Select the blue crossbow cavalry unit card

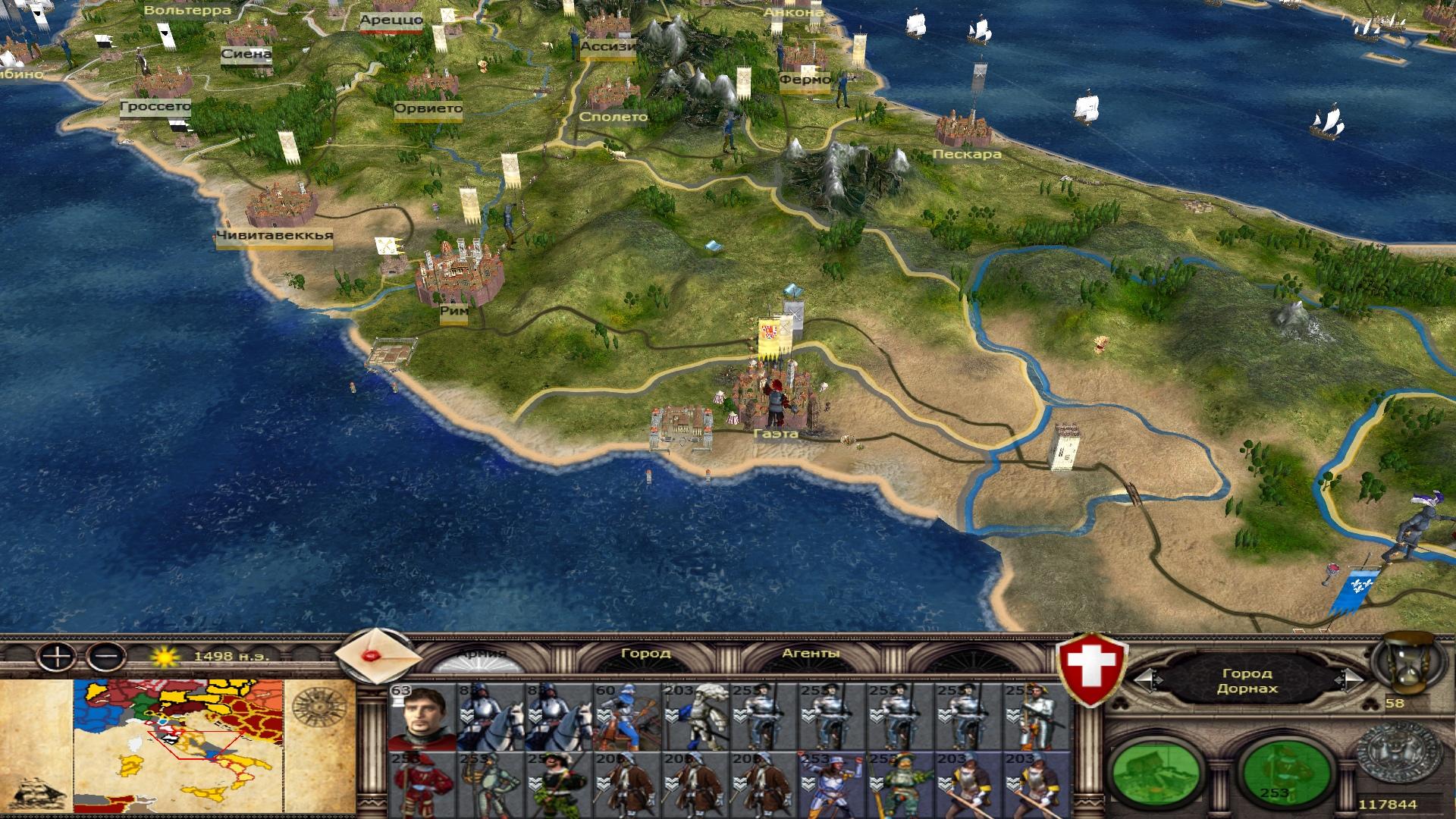click(626, 717)
